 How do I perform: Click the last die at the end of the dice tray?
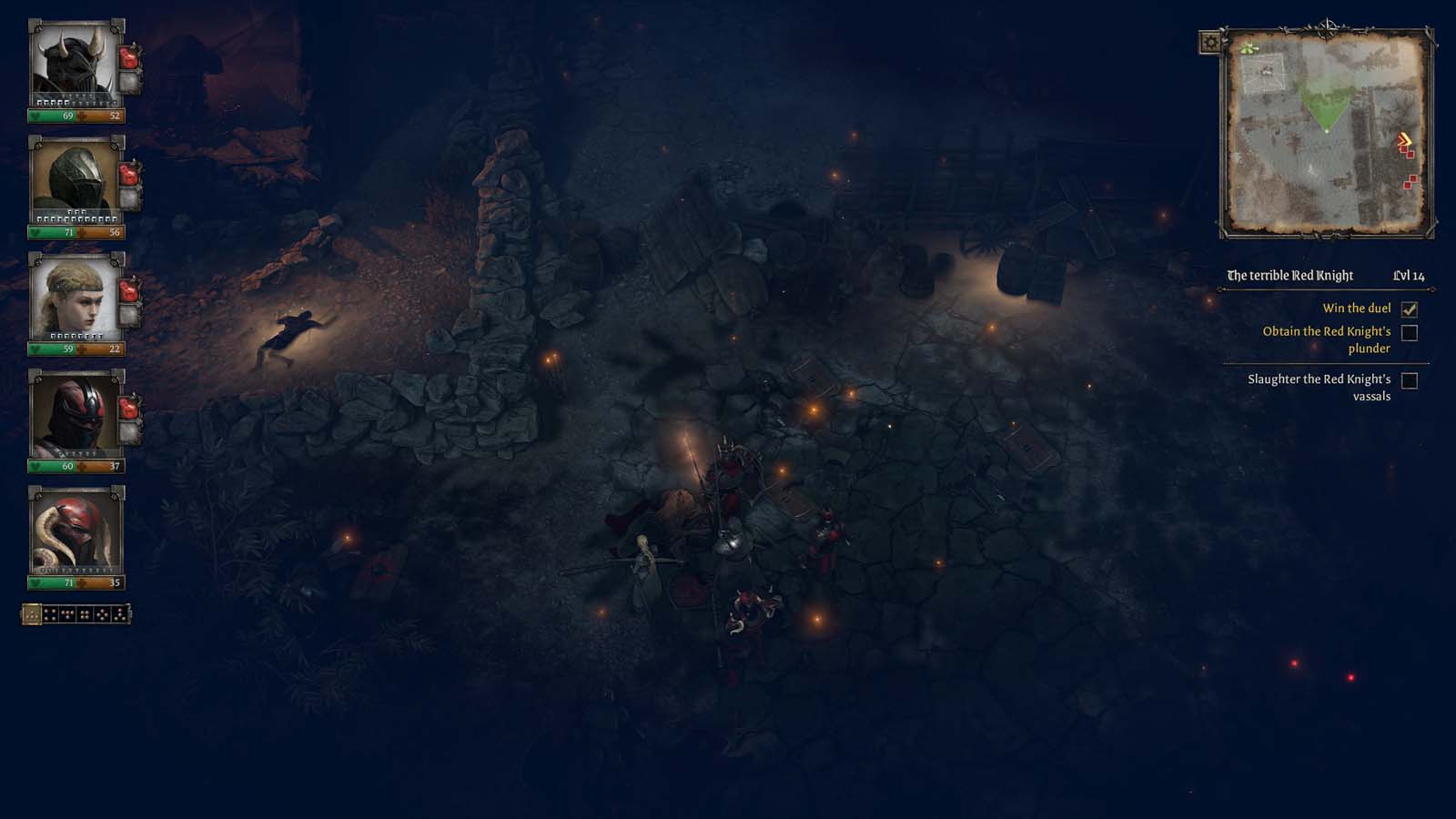pos(119,616)
